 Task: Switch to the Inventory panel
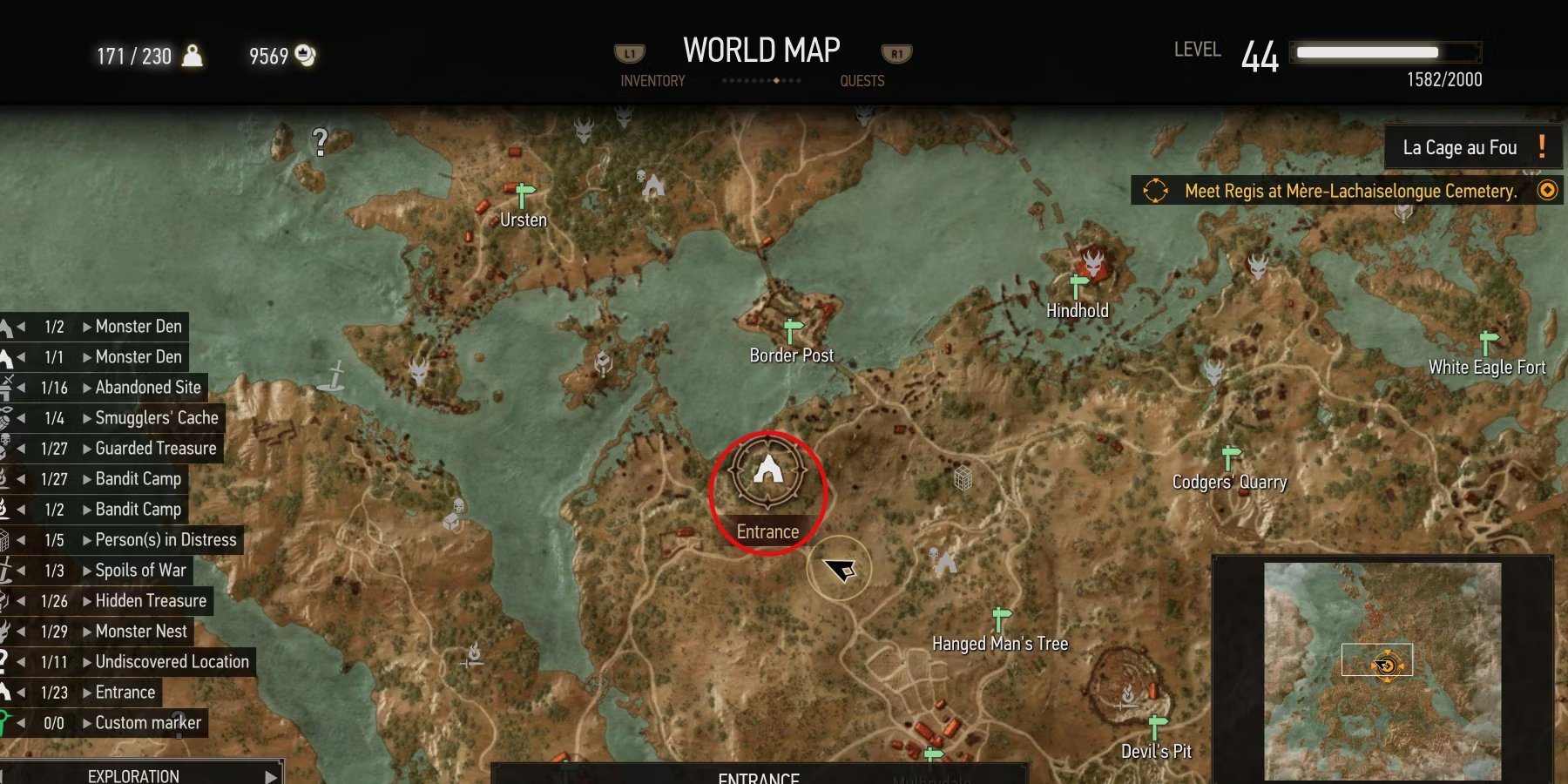[x=652, y=81]
